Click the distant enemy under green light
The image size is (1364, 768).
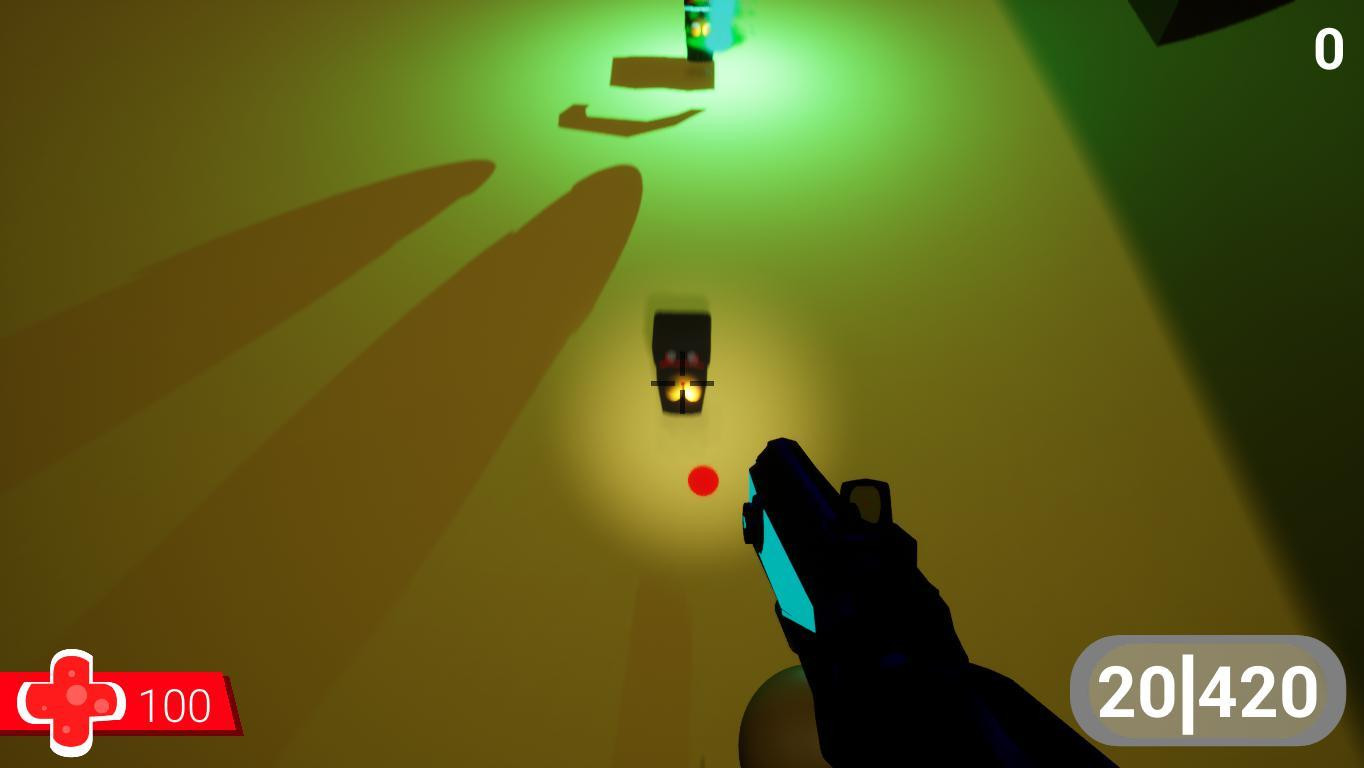[700, 30]
